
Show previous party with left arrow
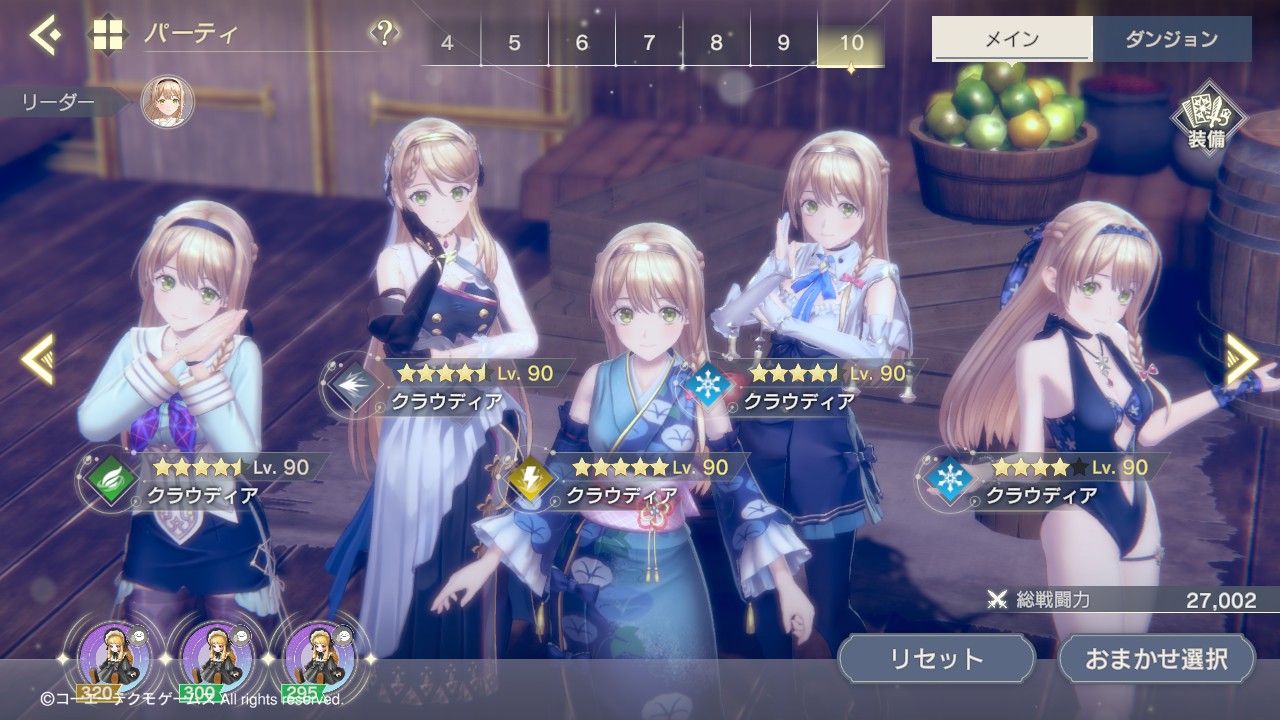pos(38,358)
